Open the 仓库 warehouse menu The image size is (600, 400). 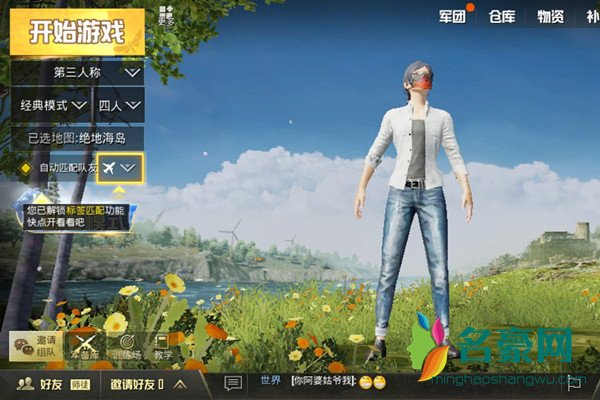(502, 17)
